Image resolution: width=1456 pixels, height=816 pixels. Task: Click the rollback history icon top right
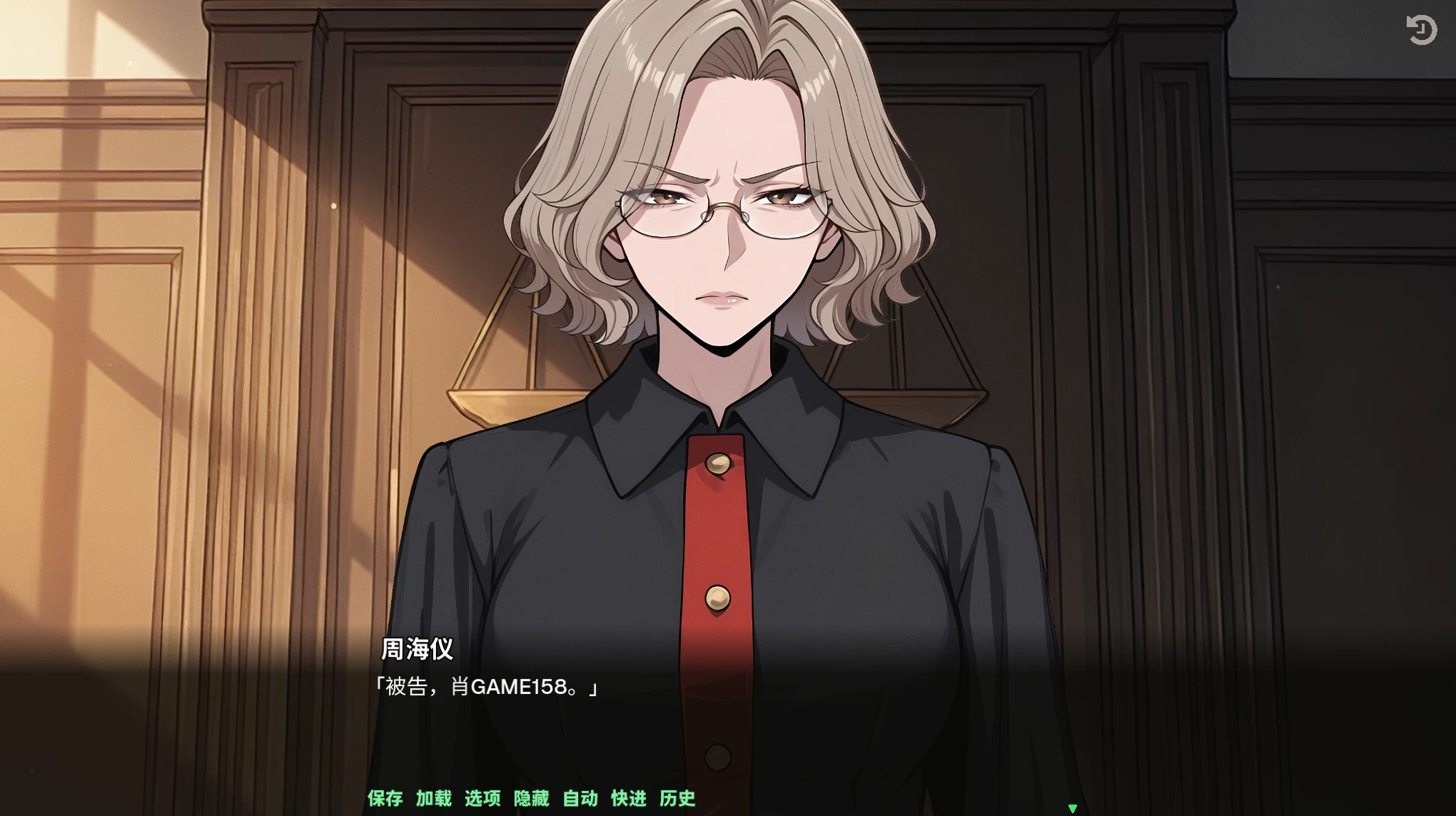point(1423,30)
